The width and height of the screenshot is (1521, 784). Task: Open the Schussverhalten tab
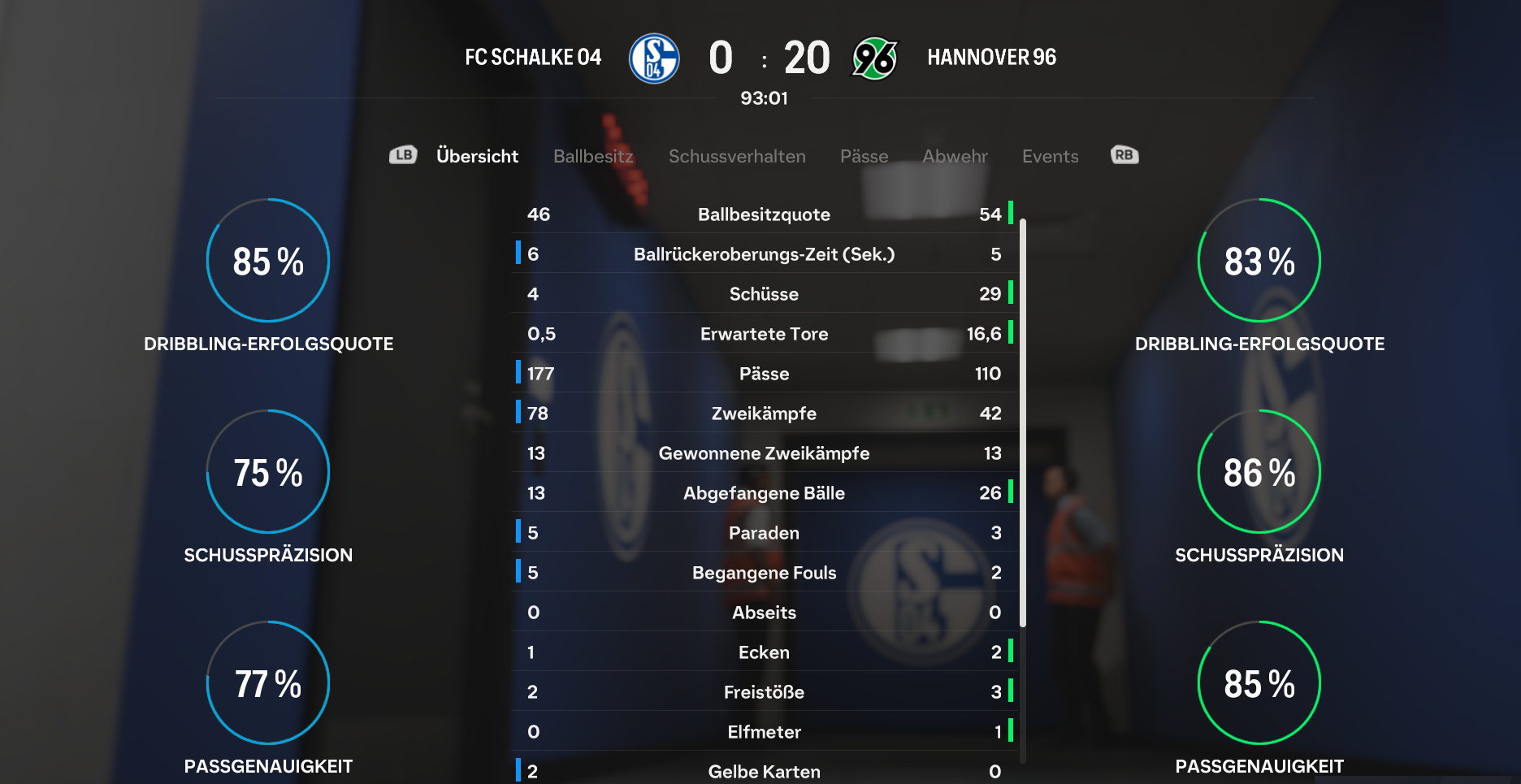pos(737,156)
